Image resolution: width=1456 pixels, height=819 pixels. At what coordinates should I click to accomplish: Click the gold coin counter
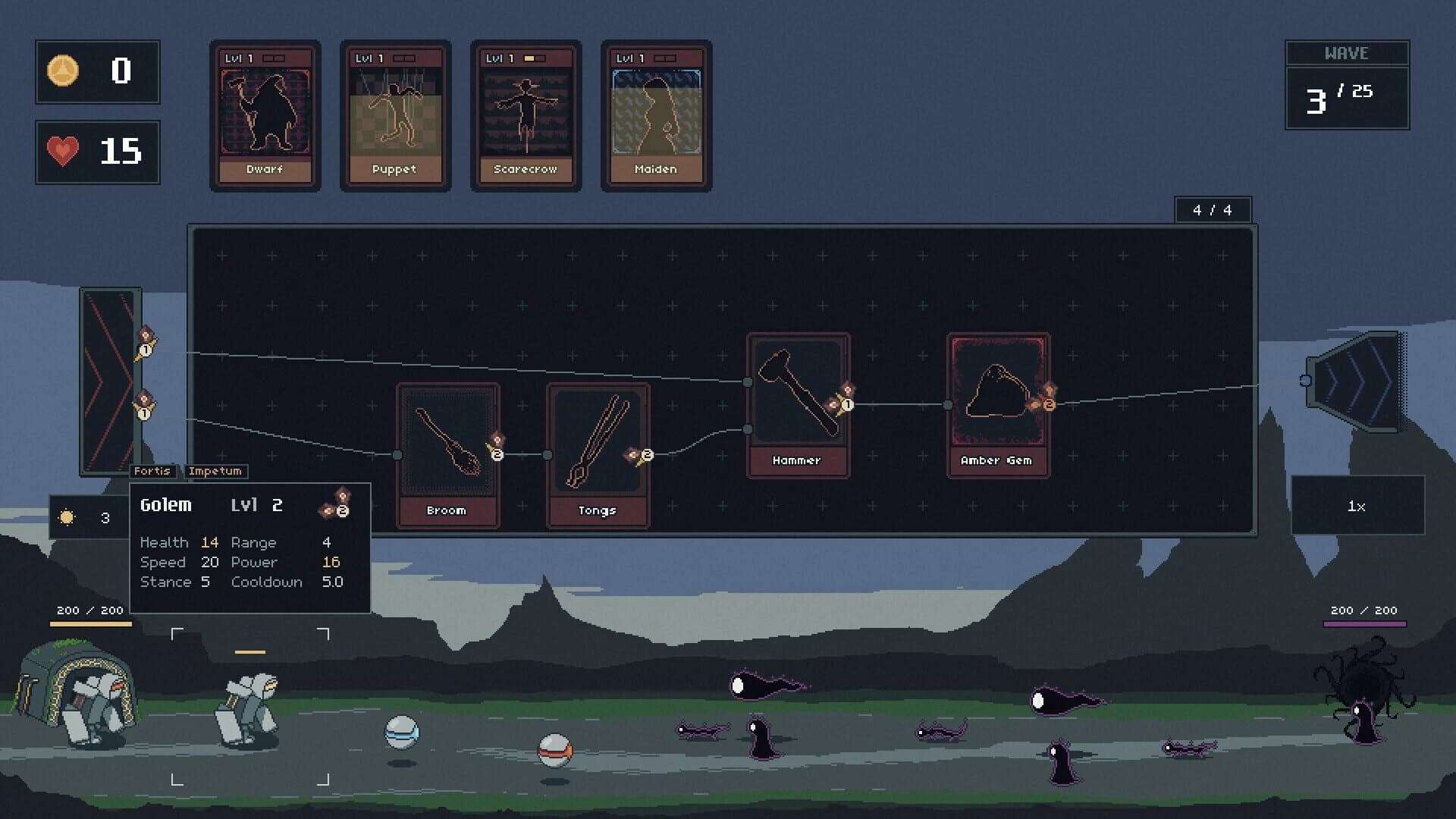coord(97,71)
